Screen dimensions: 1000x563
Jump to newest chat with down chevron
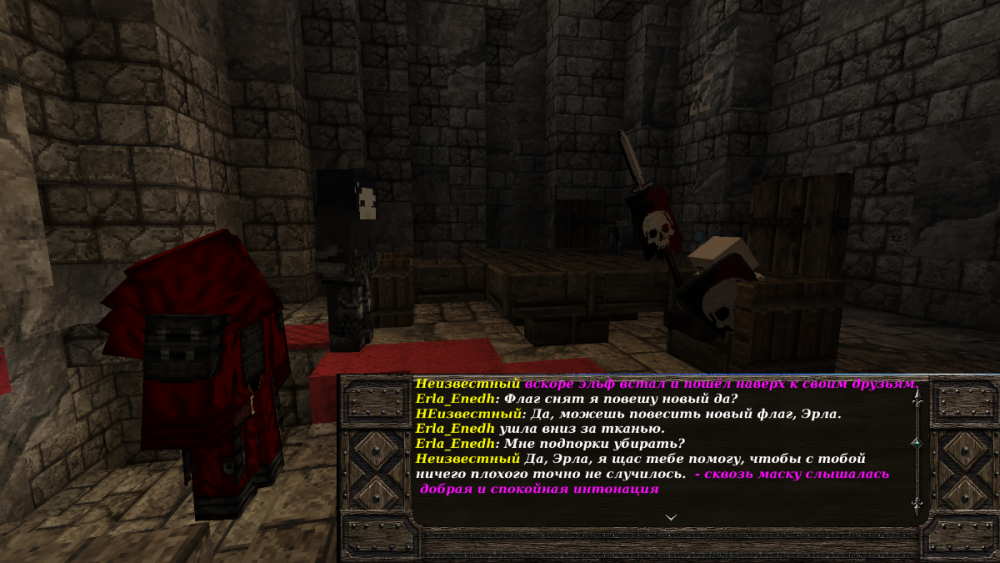coord(671,517)
